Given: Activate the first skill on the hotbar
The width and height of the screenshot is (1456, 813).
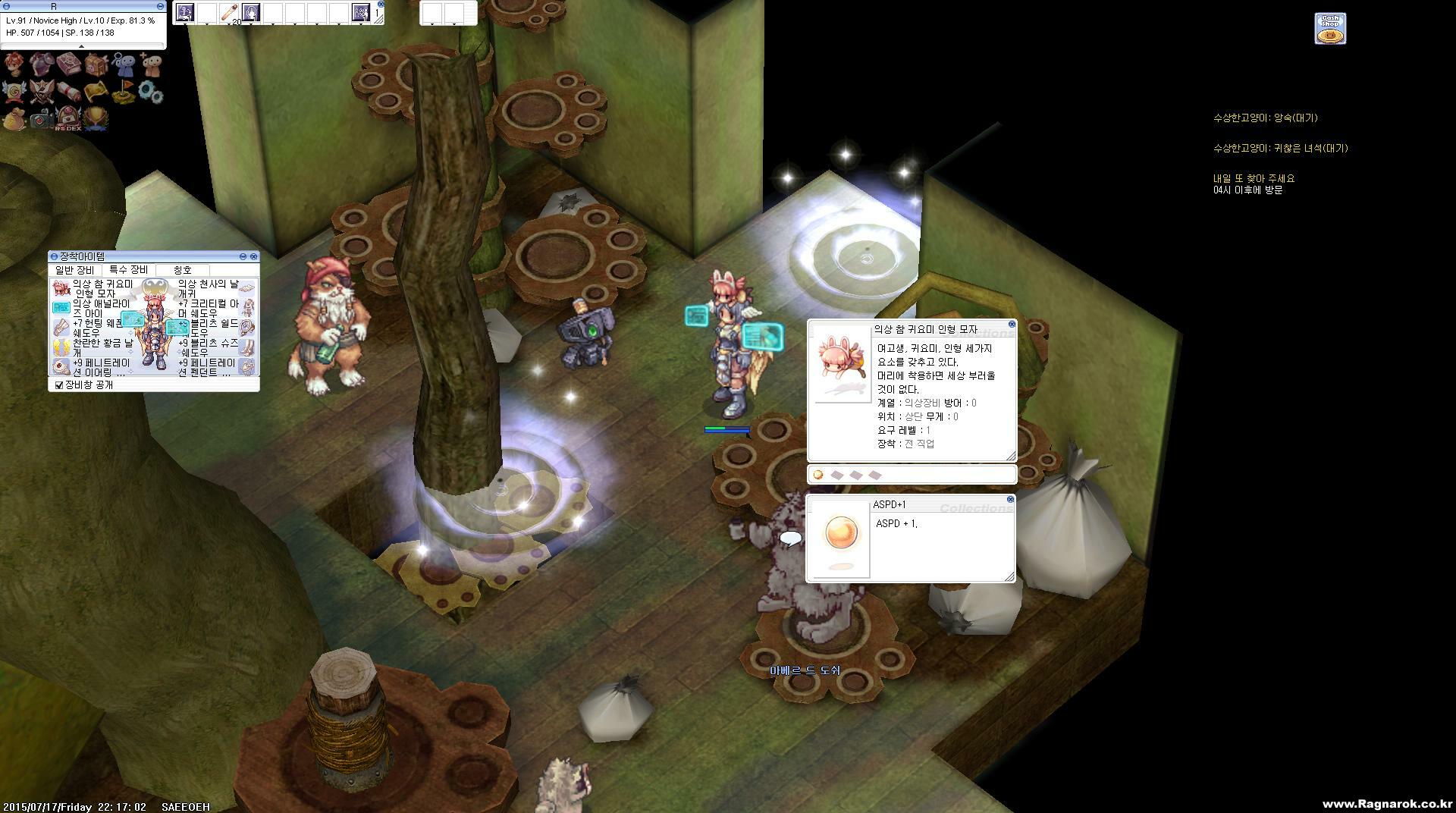Looking at the screenshot, I should [185, 13].
